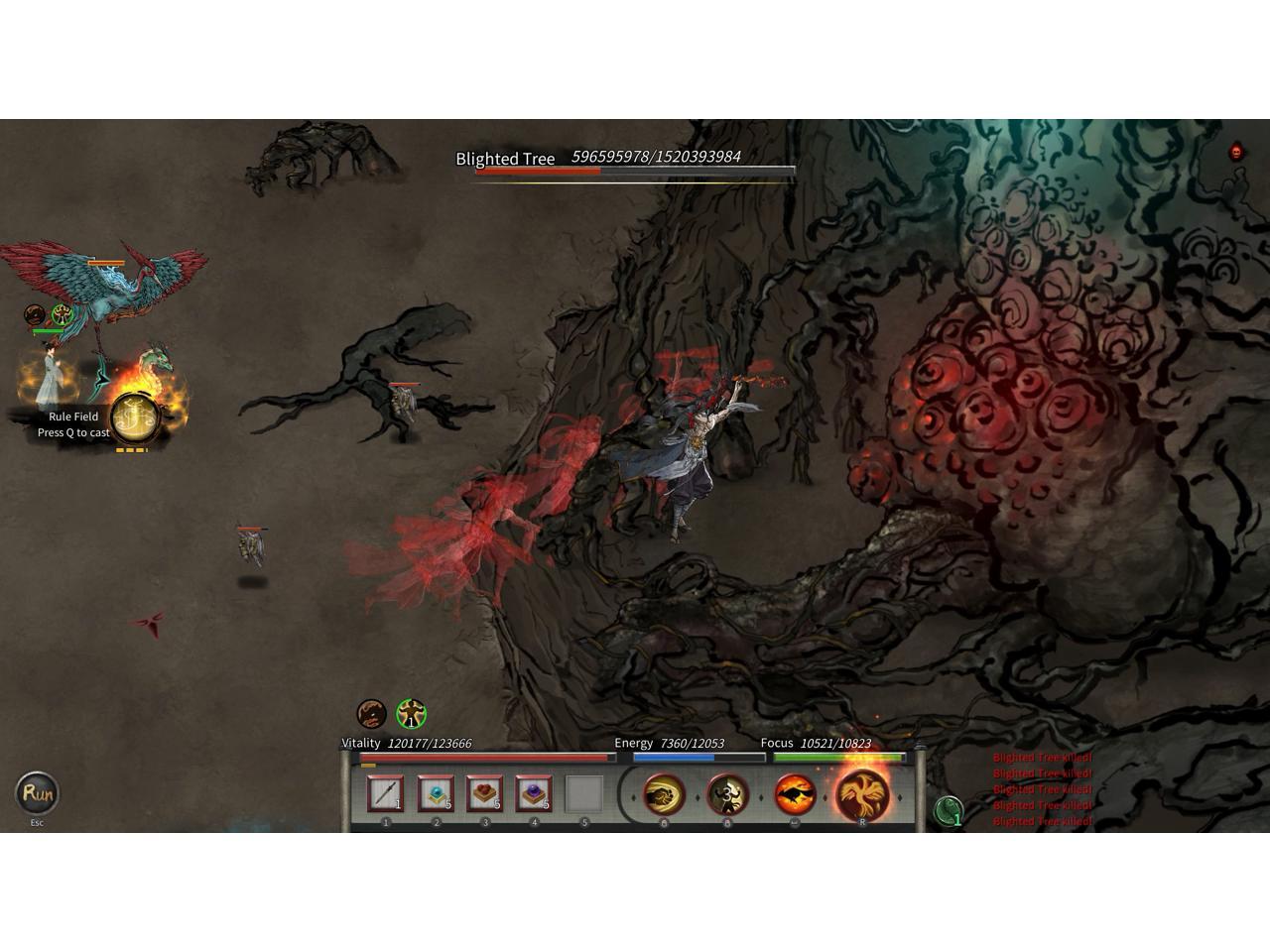Click the green jade orb icon
The width and height of the screenshot is (1270, 952).
point(950,811)
